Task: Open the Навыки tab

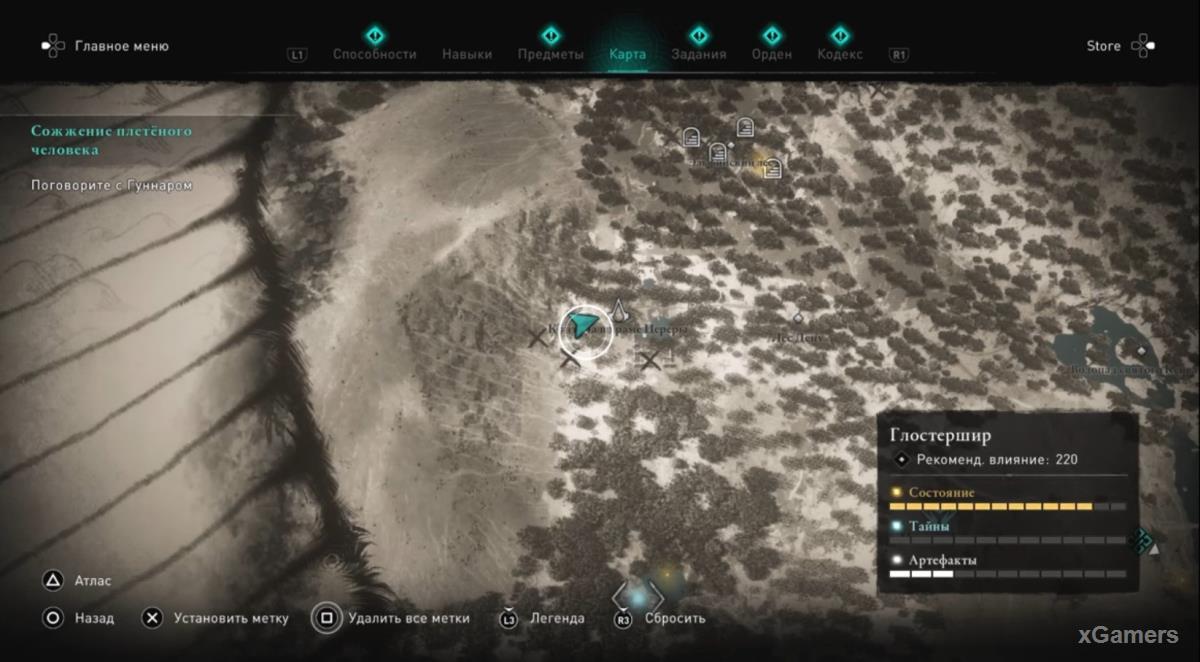Action: 467,54
